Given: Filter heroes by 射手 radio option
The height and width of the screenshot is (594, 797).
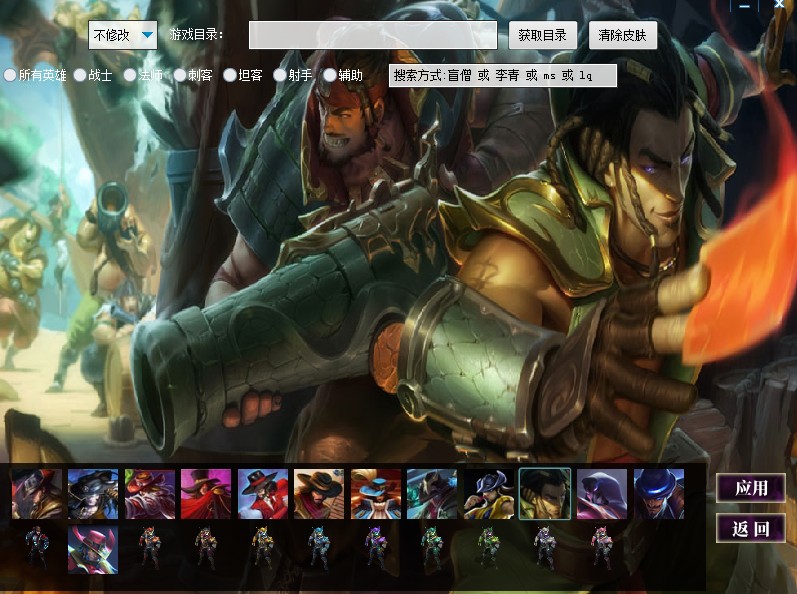Looking at the screenshot, I should 280,75.
